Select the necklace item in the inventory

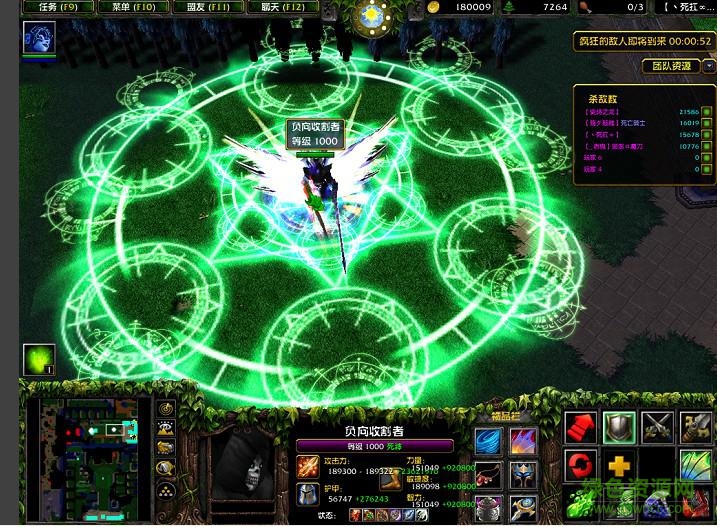(x=489, y=475)
